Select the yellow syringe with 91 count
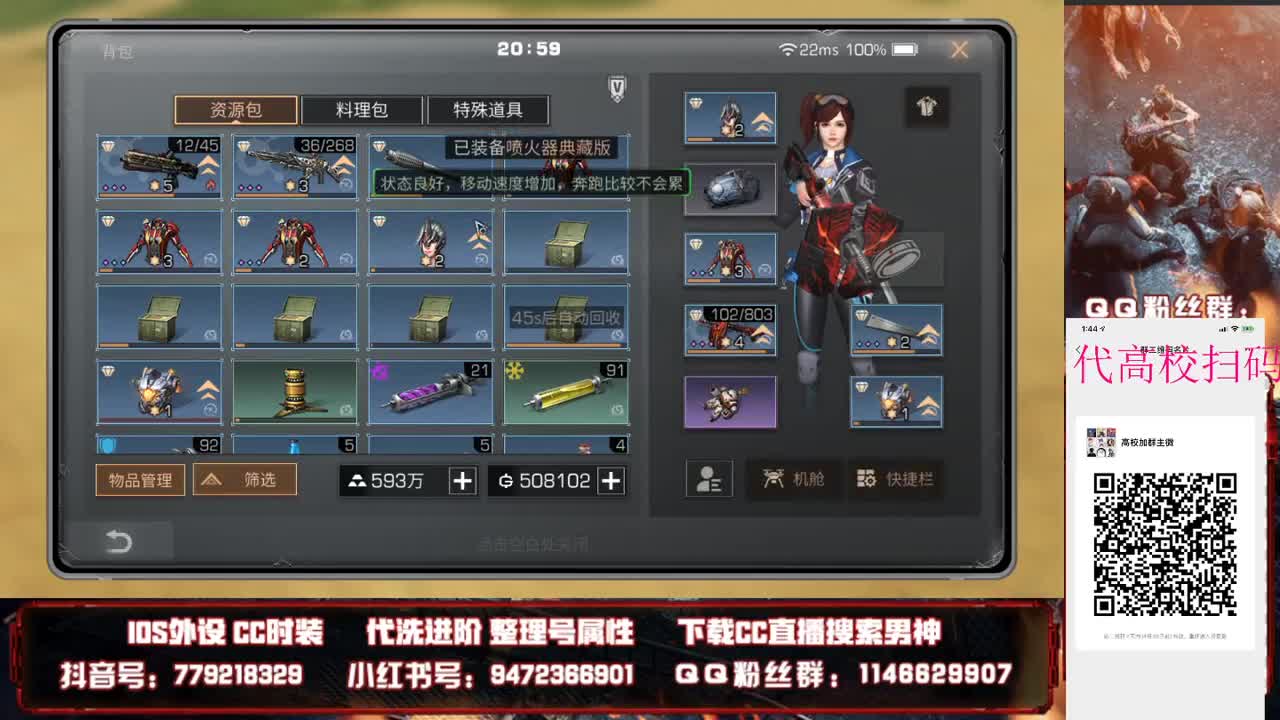The width and height of the screenshot is (1280, 720). pos(564,390)
